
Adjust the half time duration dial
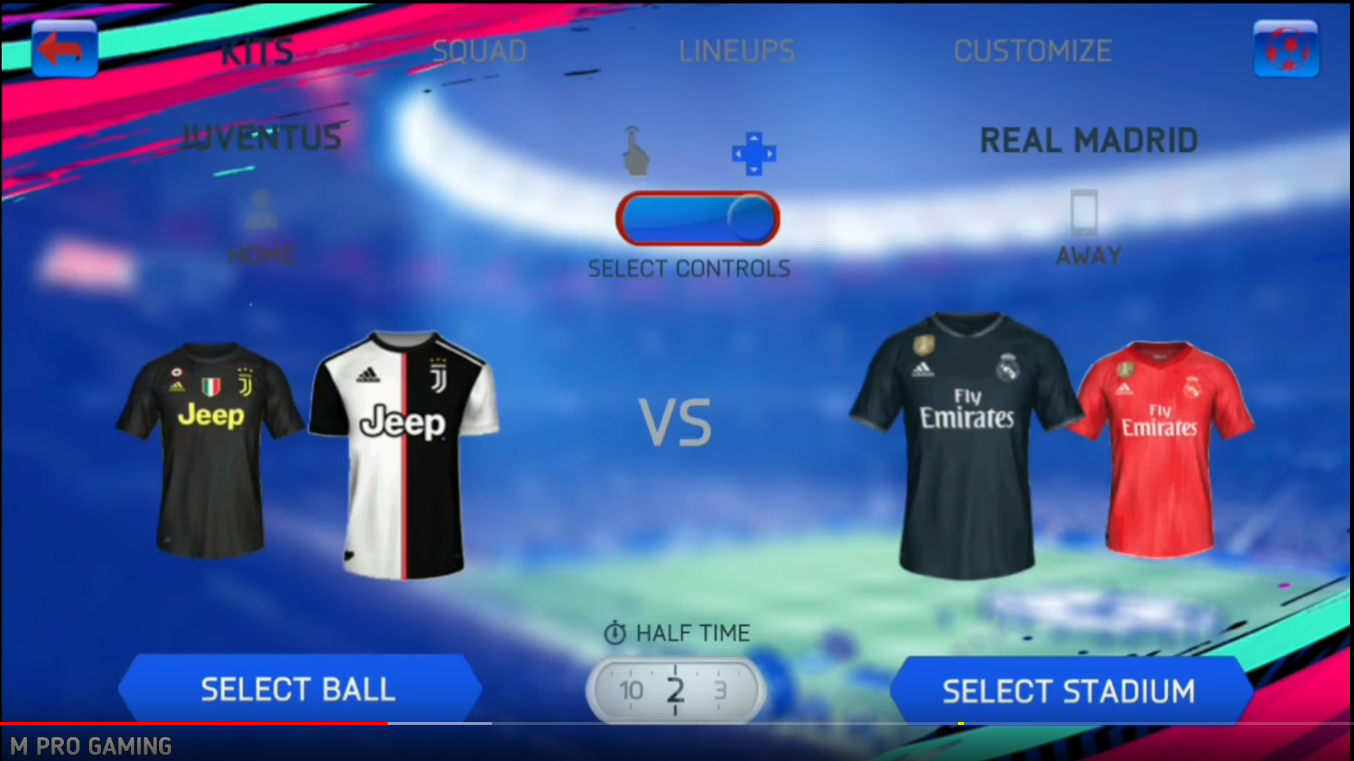tap(675, 690)
